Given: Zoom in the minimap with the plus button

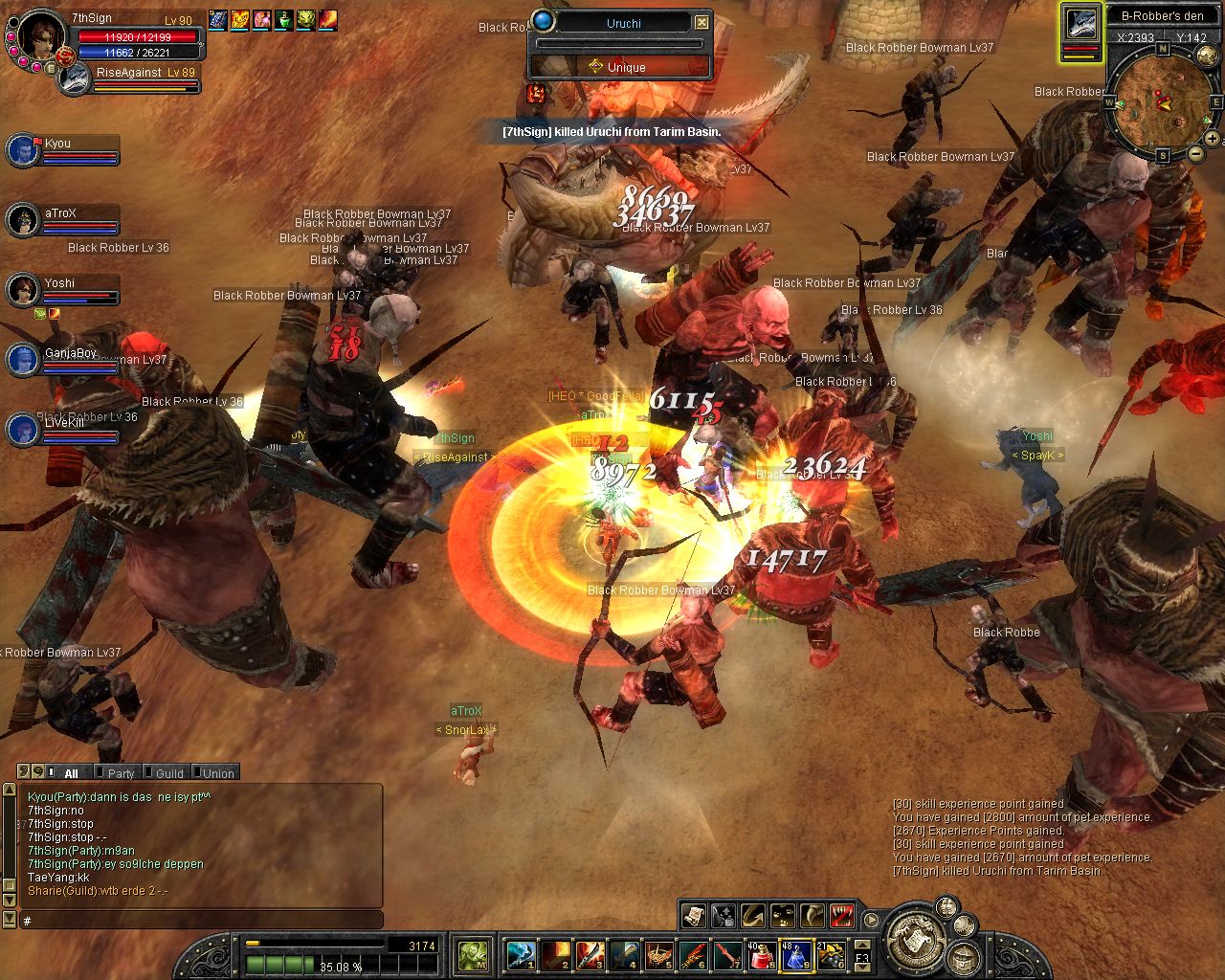Looking at the screenshot, I should pyautogui.click(x=1212, y=139).
